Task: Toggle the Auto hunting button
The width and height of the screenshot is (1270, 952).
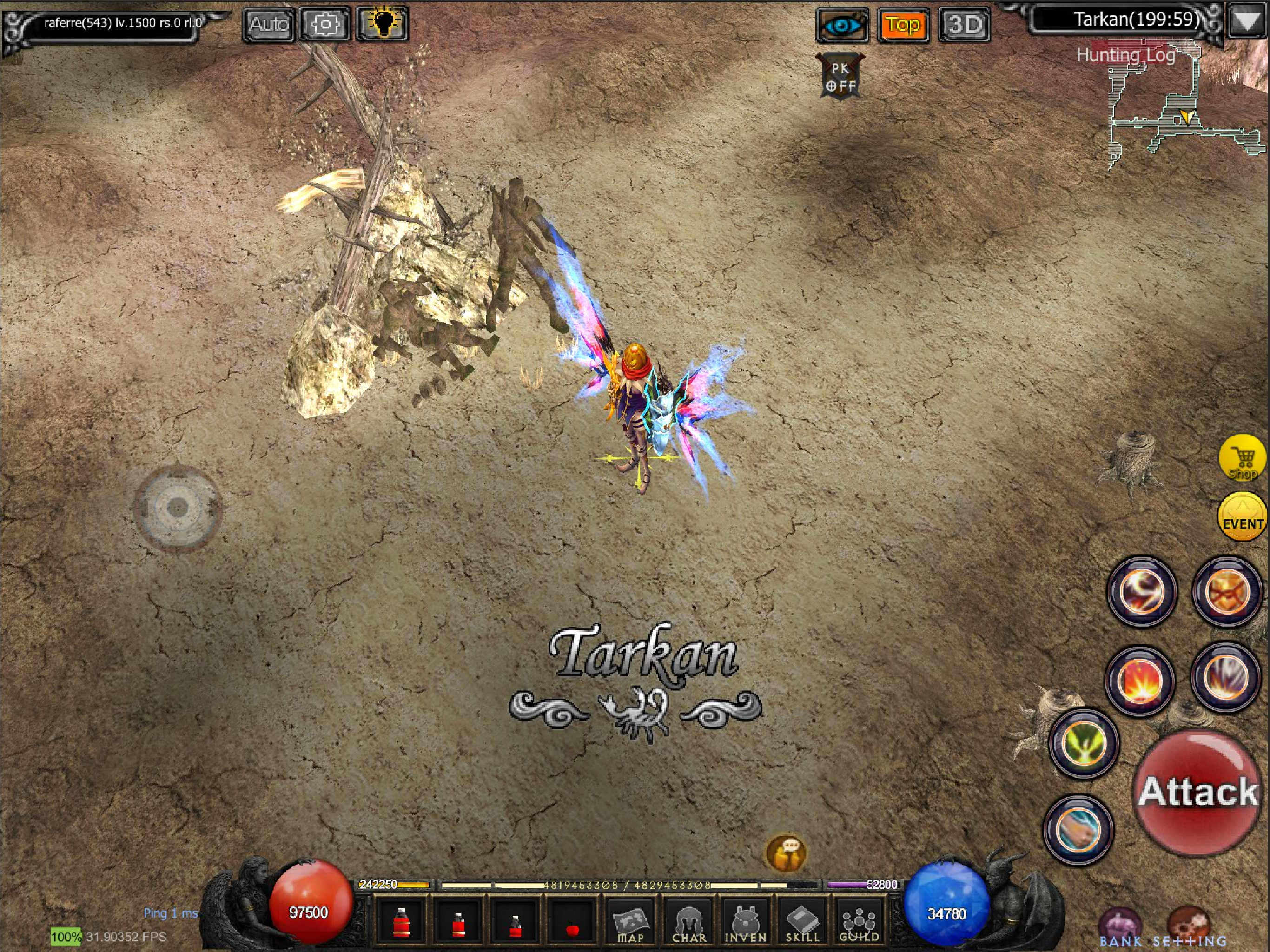Action: [268, 25]
